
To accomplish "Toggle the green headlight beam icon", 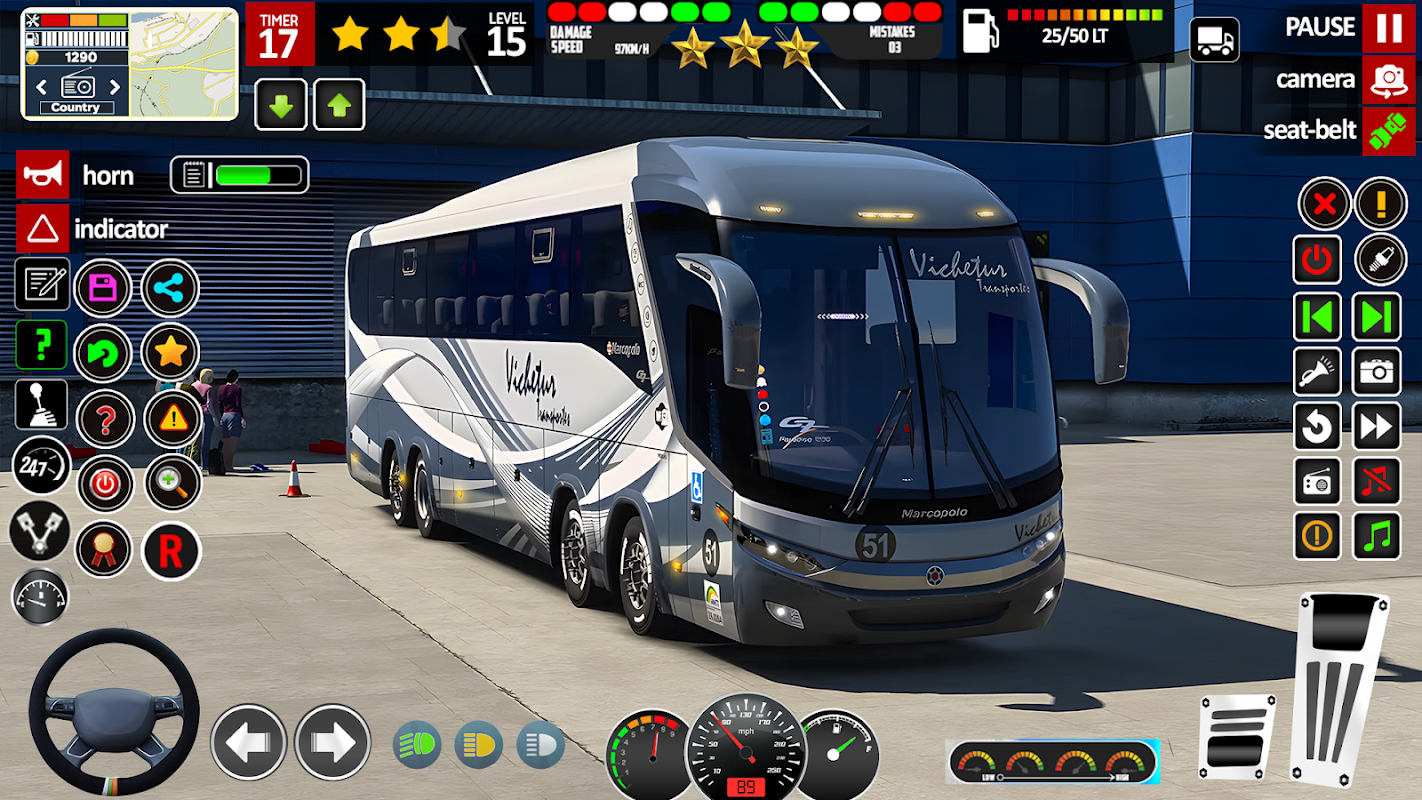I will tap(417, 745).
